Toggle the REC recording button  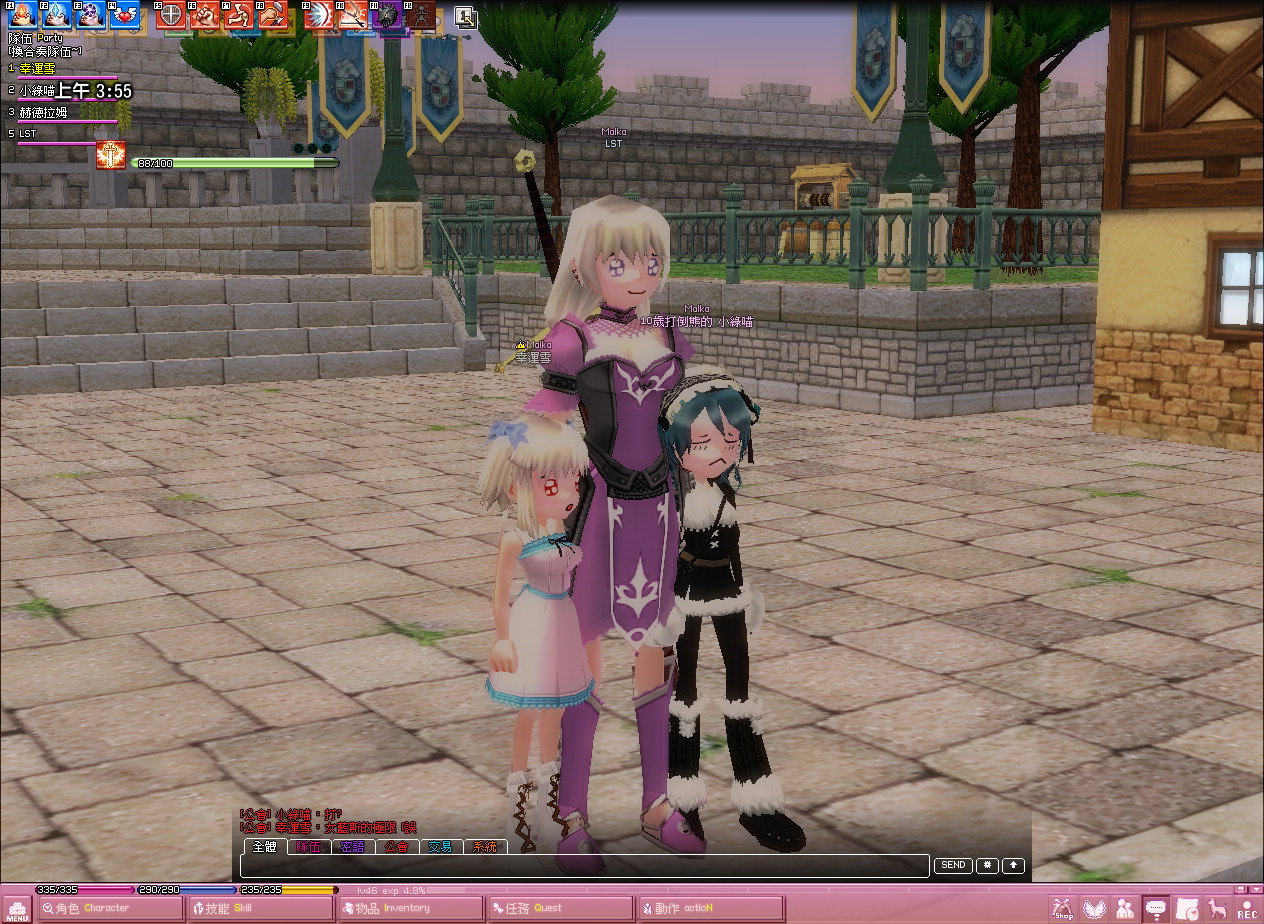pyautogui.click(x=1247, y=908)
